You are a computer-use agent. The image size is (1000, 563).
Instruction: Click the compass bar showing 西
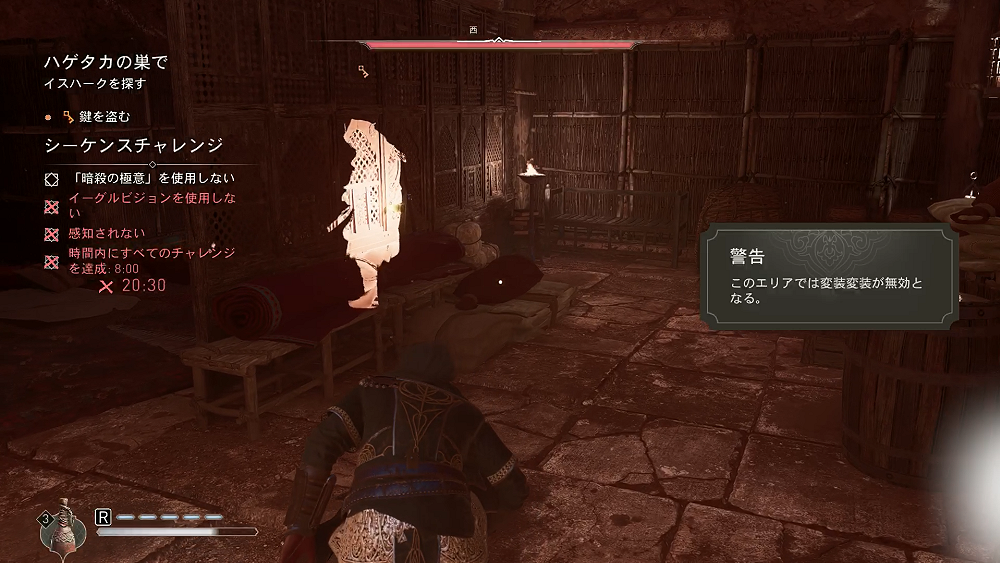(500, 43)
